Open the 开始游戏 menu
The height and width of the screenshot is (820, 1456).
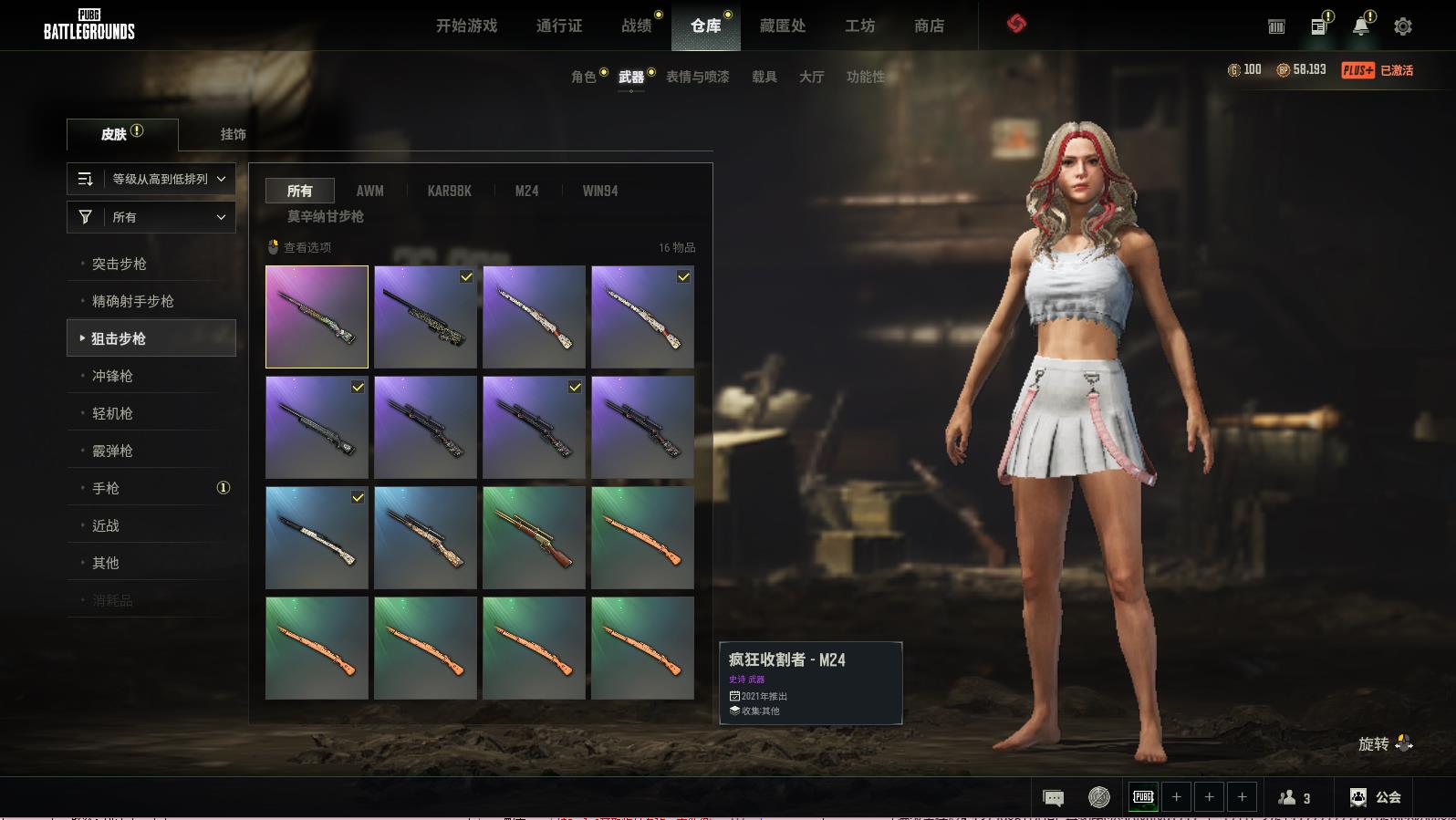point(466,26)
